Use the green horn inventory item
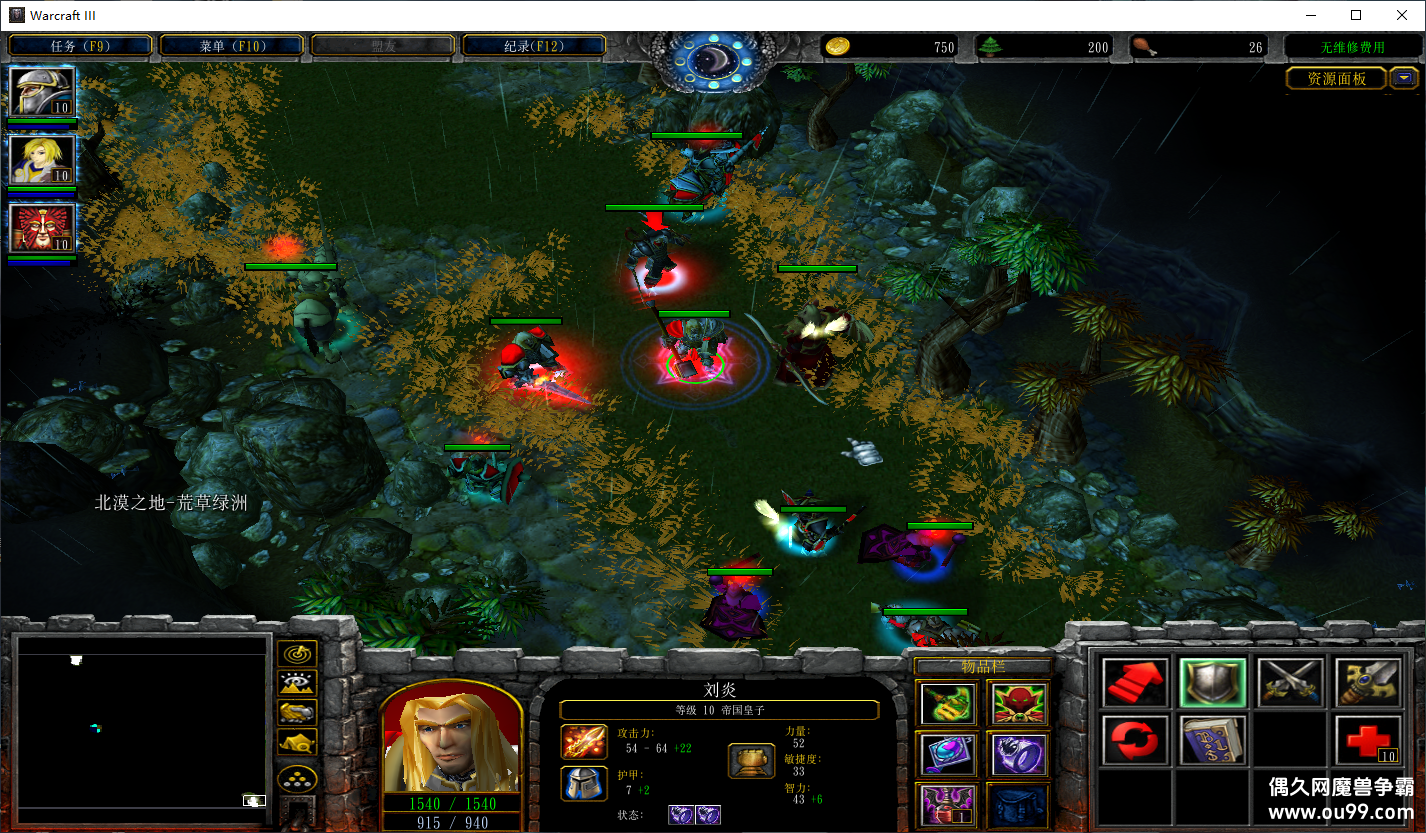The height and width of the screenshot is (833, 1426). (x=948, y=702)
